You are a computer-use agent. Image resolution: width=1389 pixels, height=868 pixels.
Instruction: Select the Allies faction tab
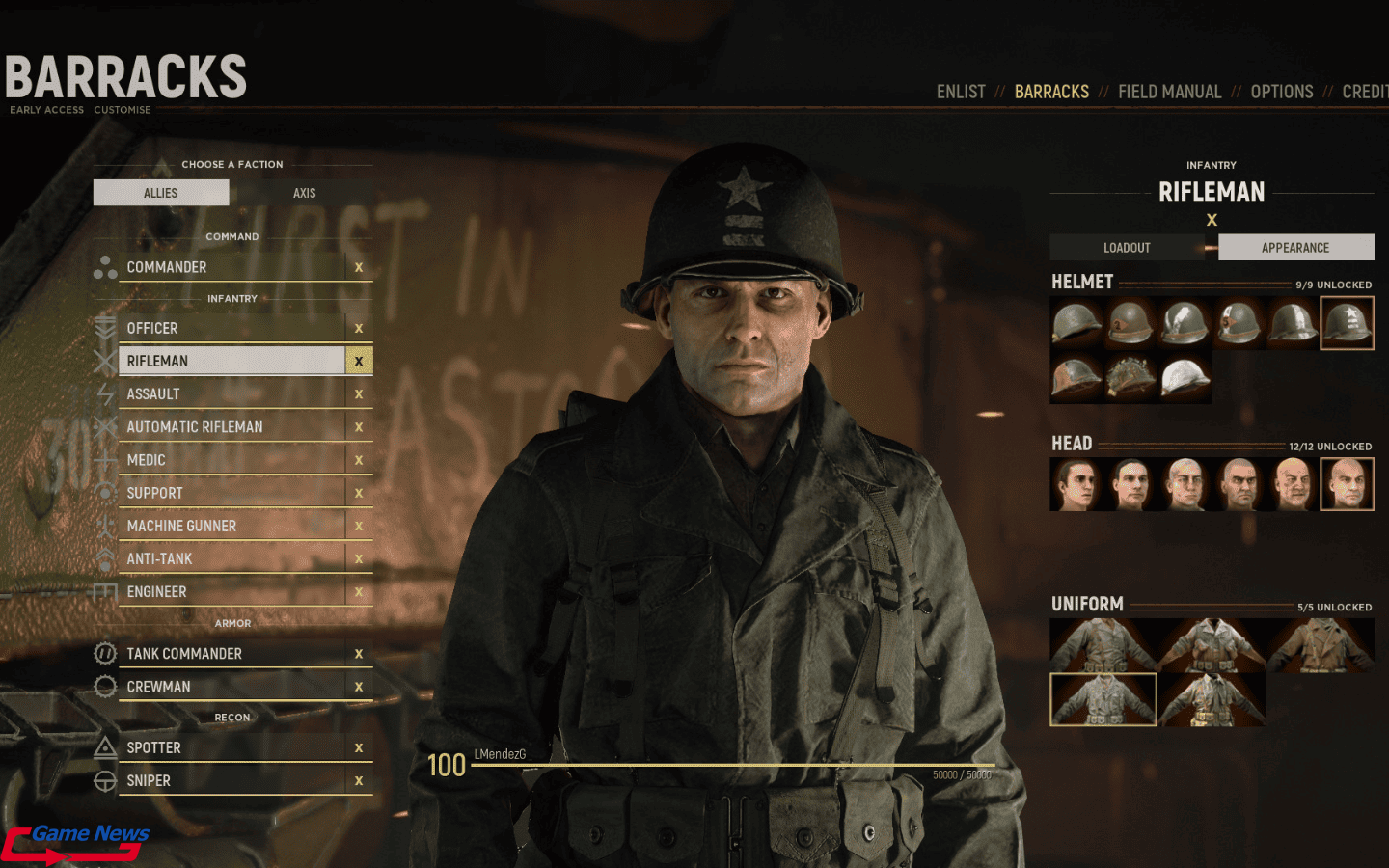click(161, 193)
